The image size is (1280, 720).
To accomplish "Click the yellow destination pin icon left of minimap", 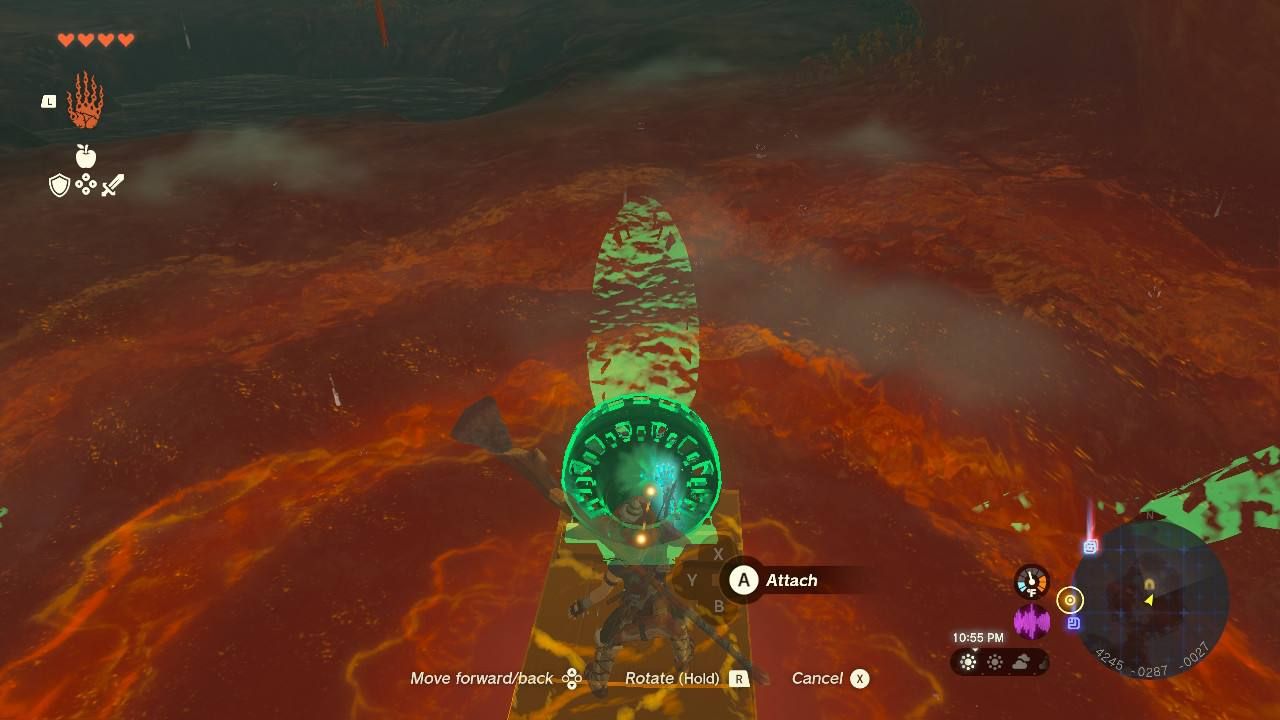I will 1070,600.
